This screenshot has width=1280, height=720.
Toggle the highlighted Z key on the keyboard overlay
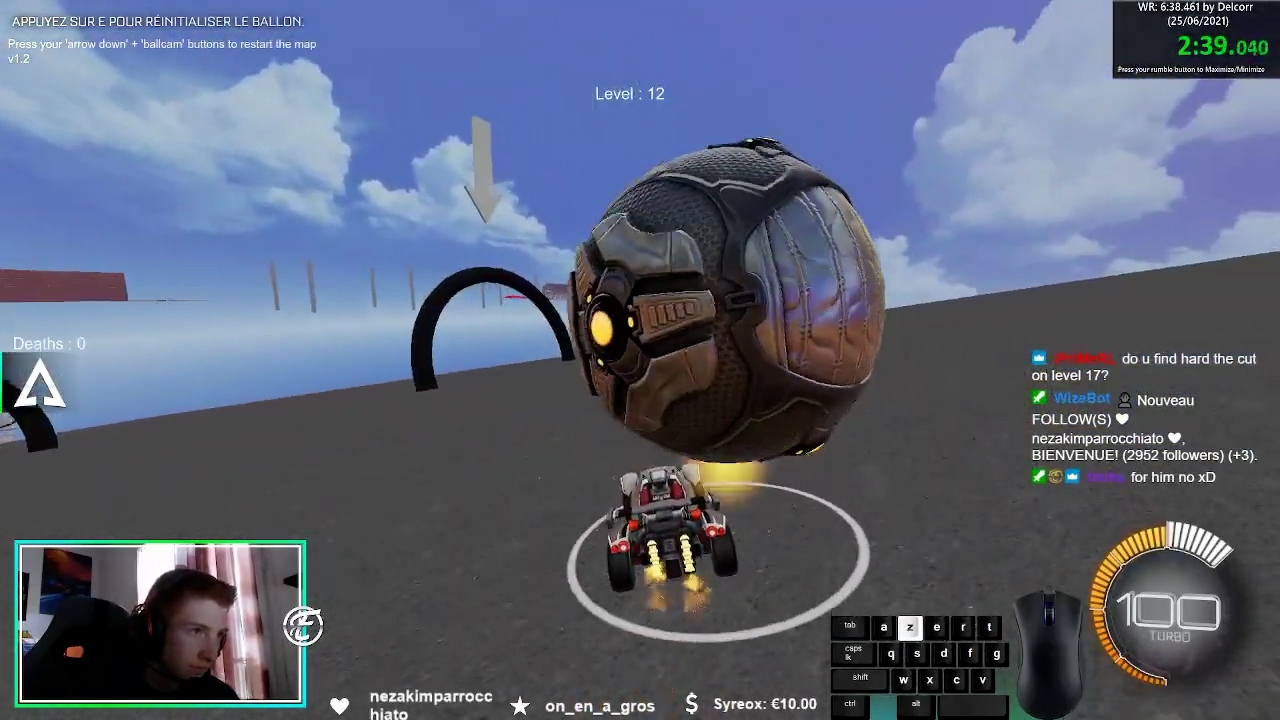coord(909,627)
